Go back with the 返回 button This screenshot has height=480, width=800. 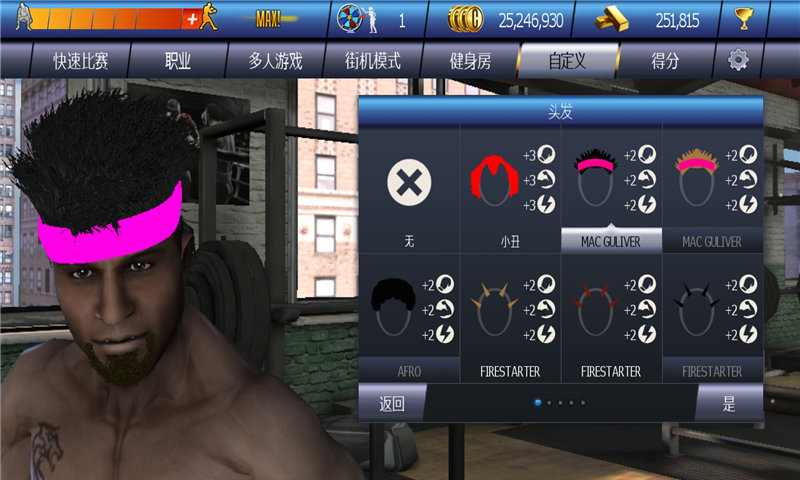tap(391, 404)
